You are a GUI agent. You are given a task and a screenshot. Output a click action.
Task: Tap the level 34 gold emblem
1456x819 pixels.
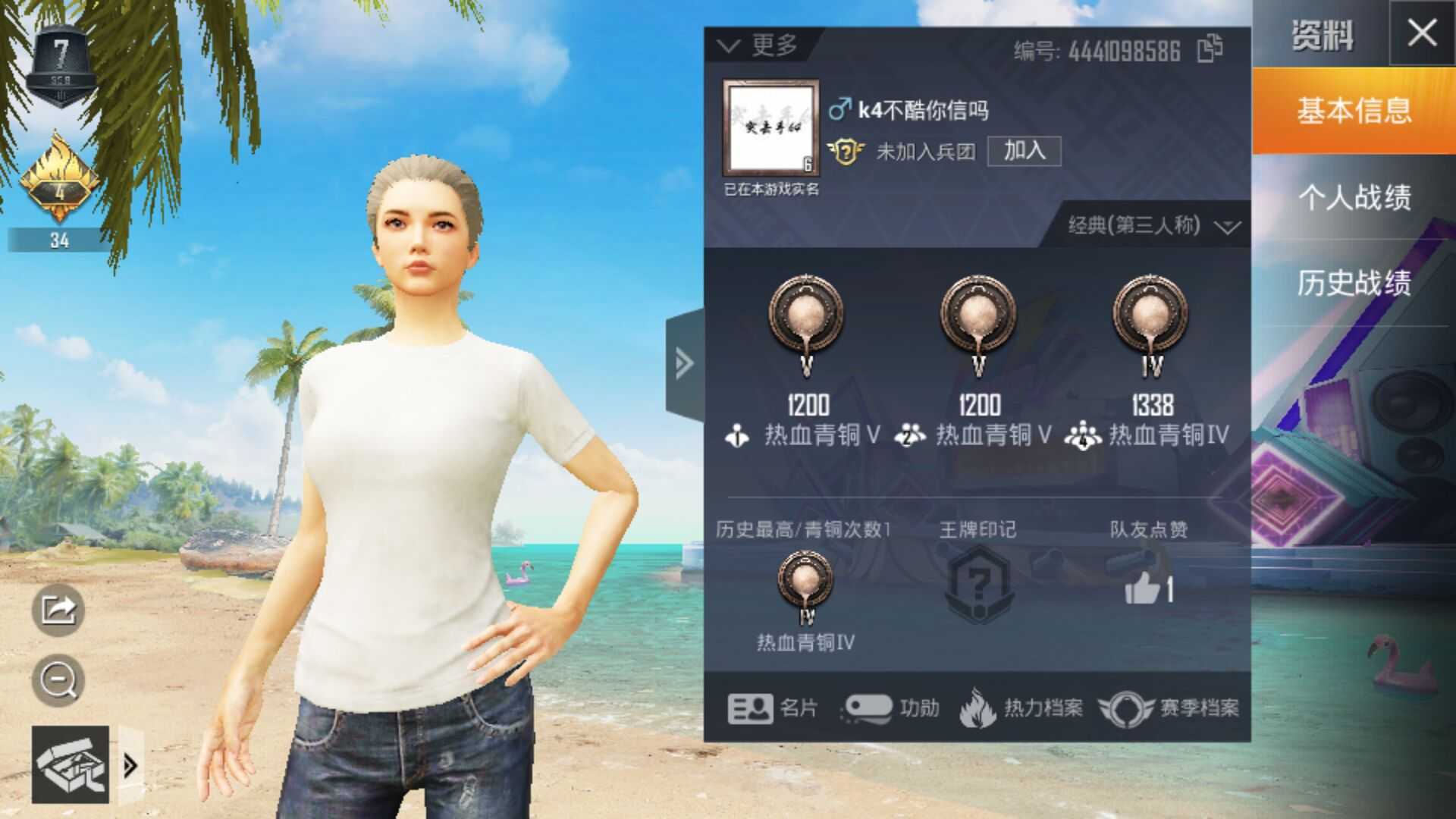(x=61, y=182)
